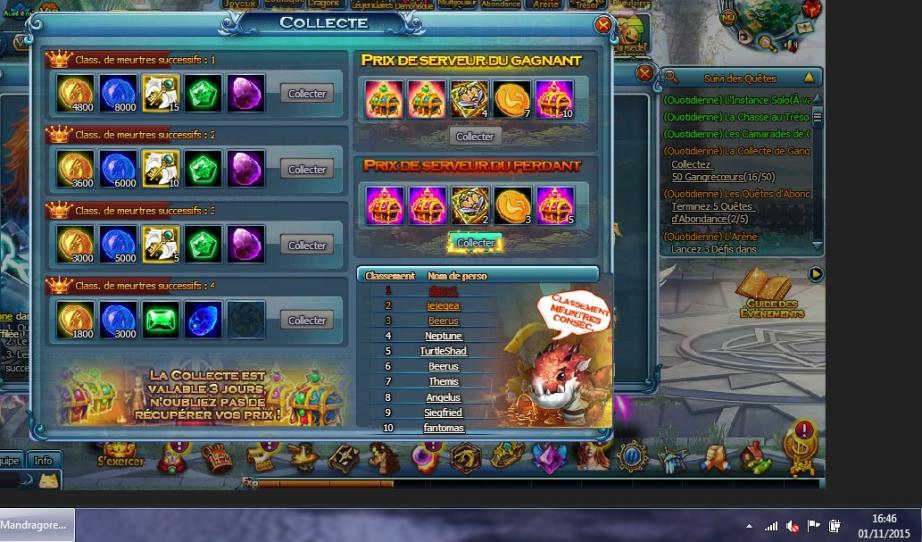Open the L'Arène daily quest entry

[710, 236]
